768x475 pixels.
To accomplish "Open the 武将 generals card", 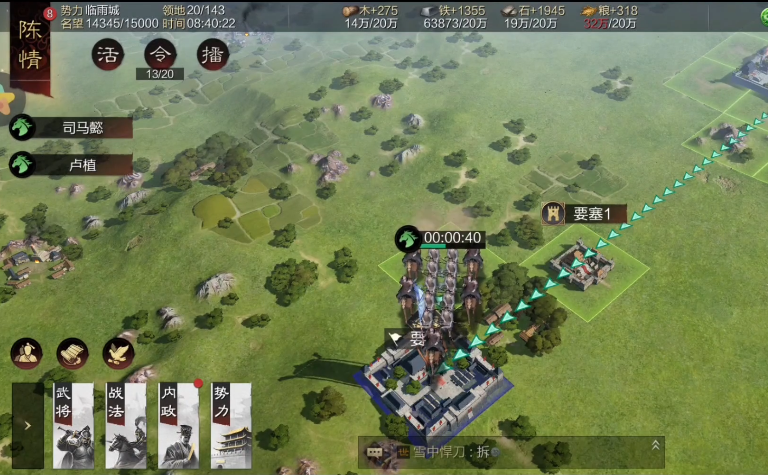I will click(73, 425).
